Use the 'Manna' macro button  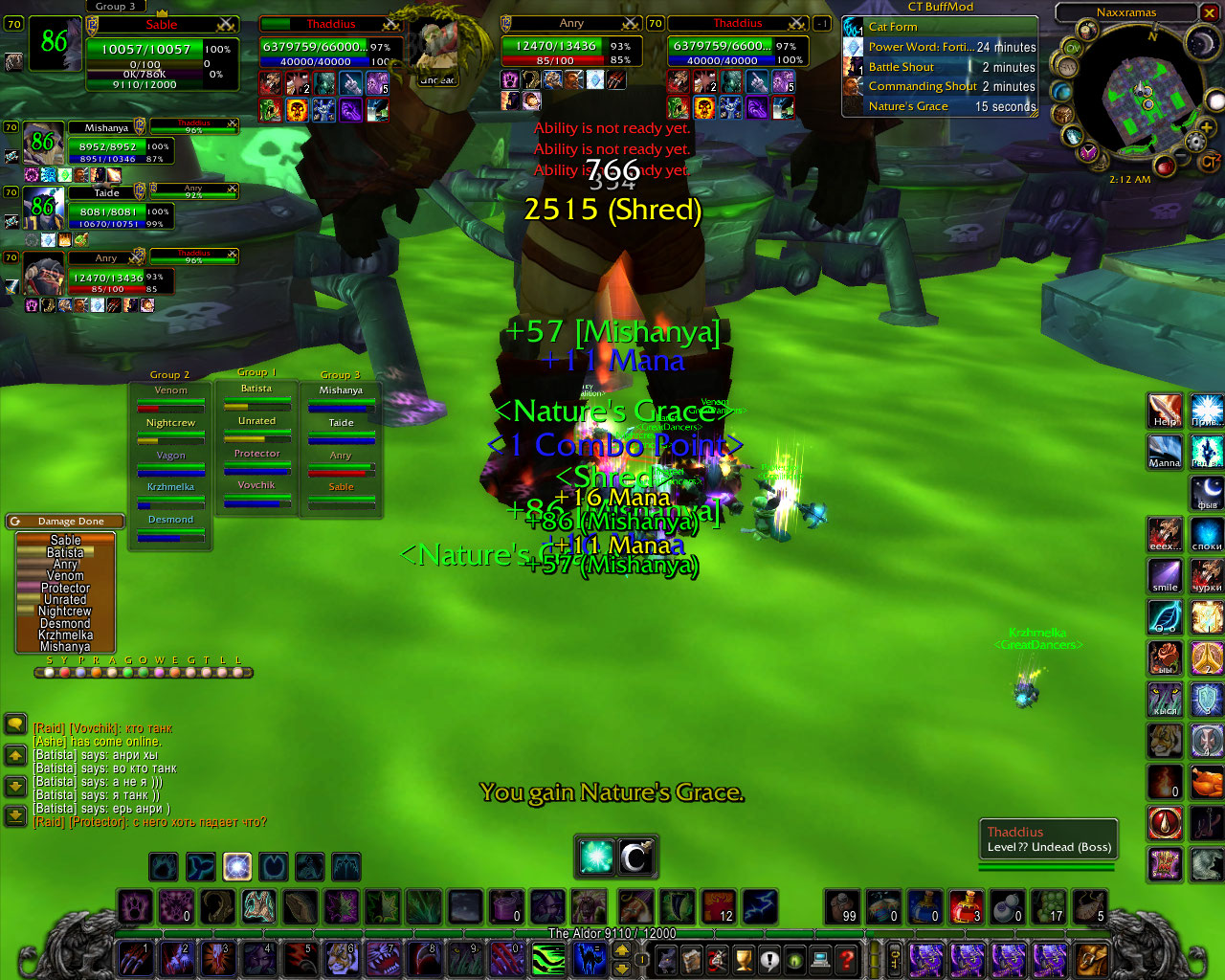1165,452
